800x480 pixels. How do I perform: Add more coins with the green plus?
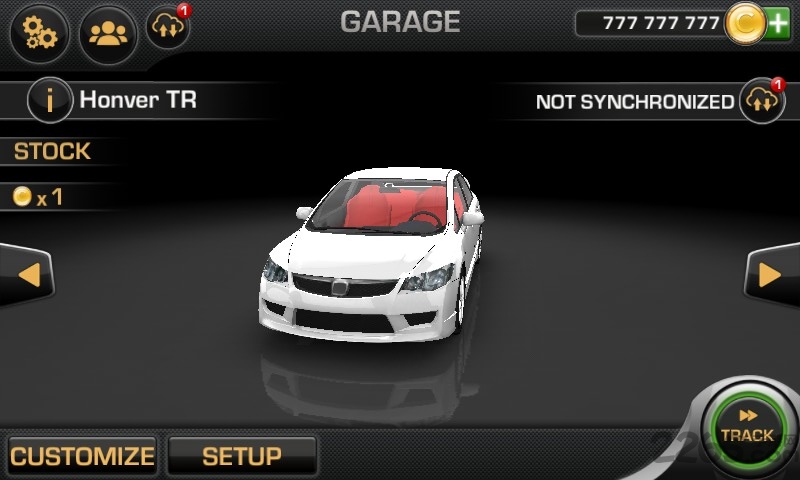(x=778, y=23)
